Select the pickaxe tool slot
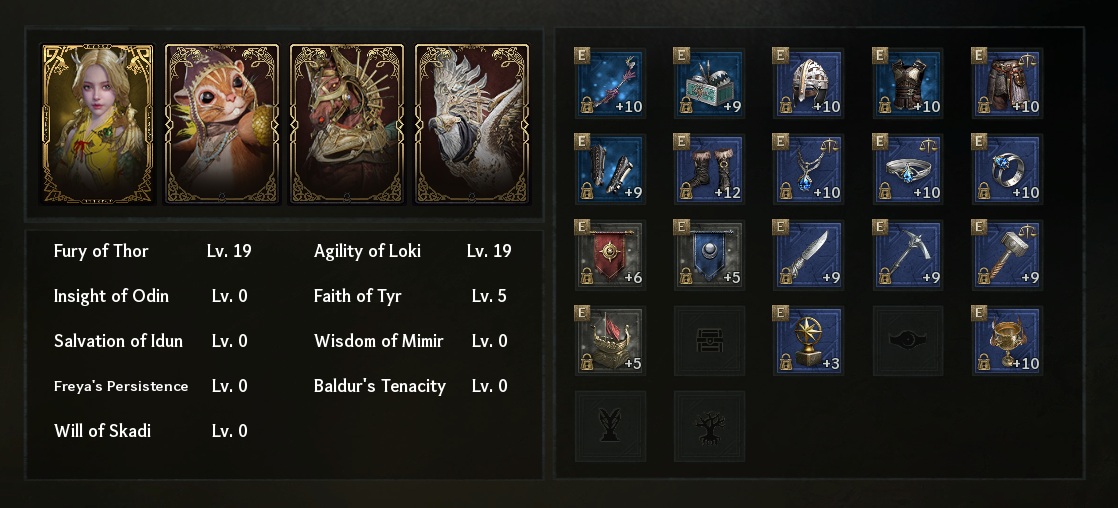The height and width of the screenshot is (508, 1118). (x=907, y=255)
